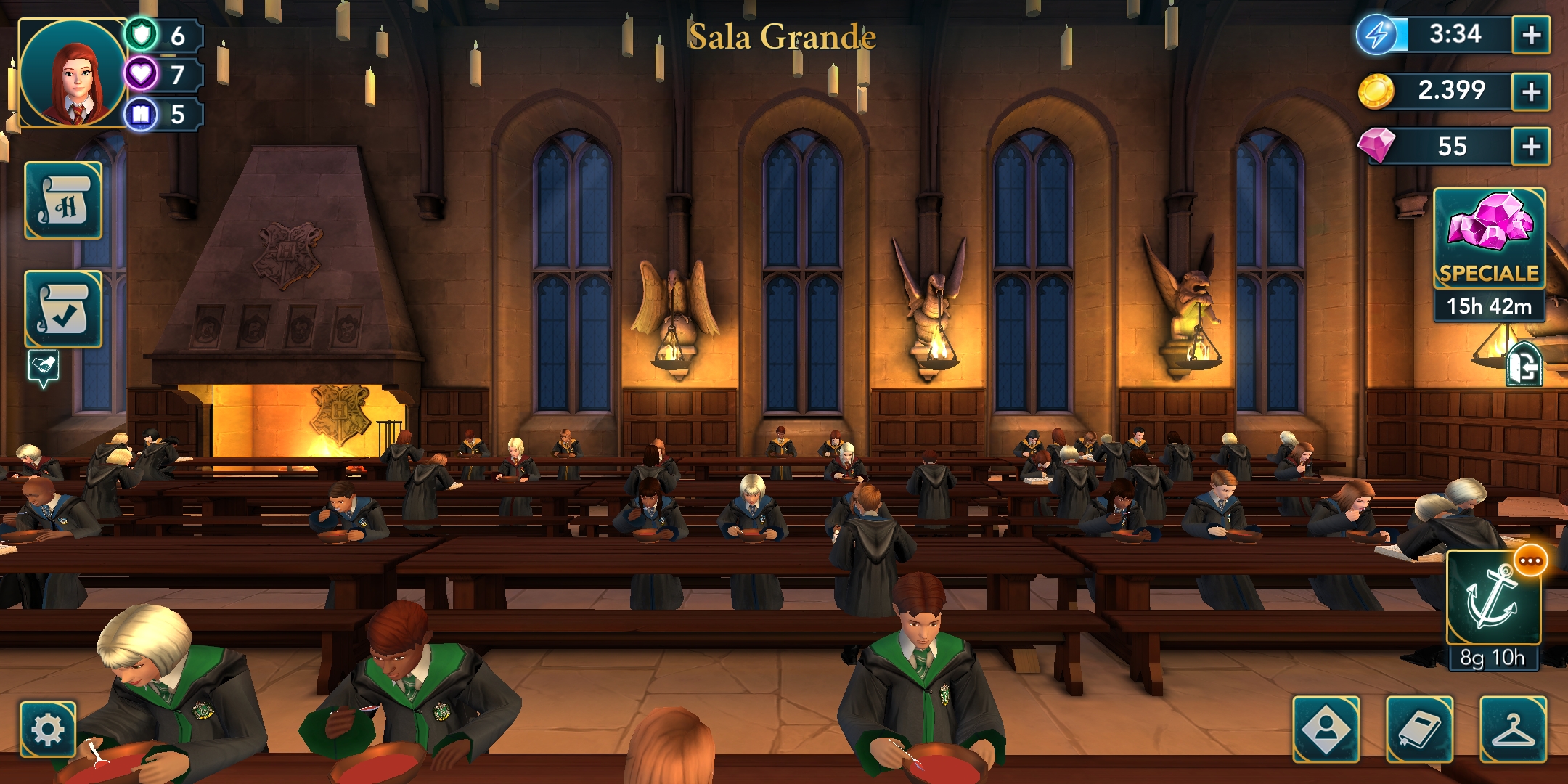
Task: Add more energy with the plus button
Action: [x=1531, y=35]
